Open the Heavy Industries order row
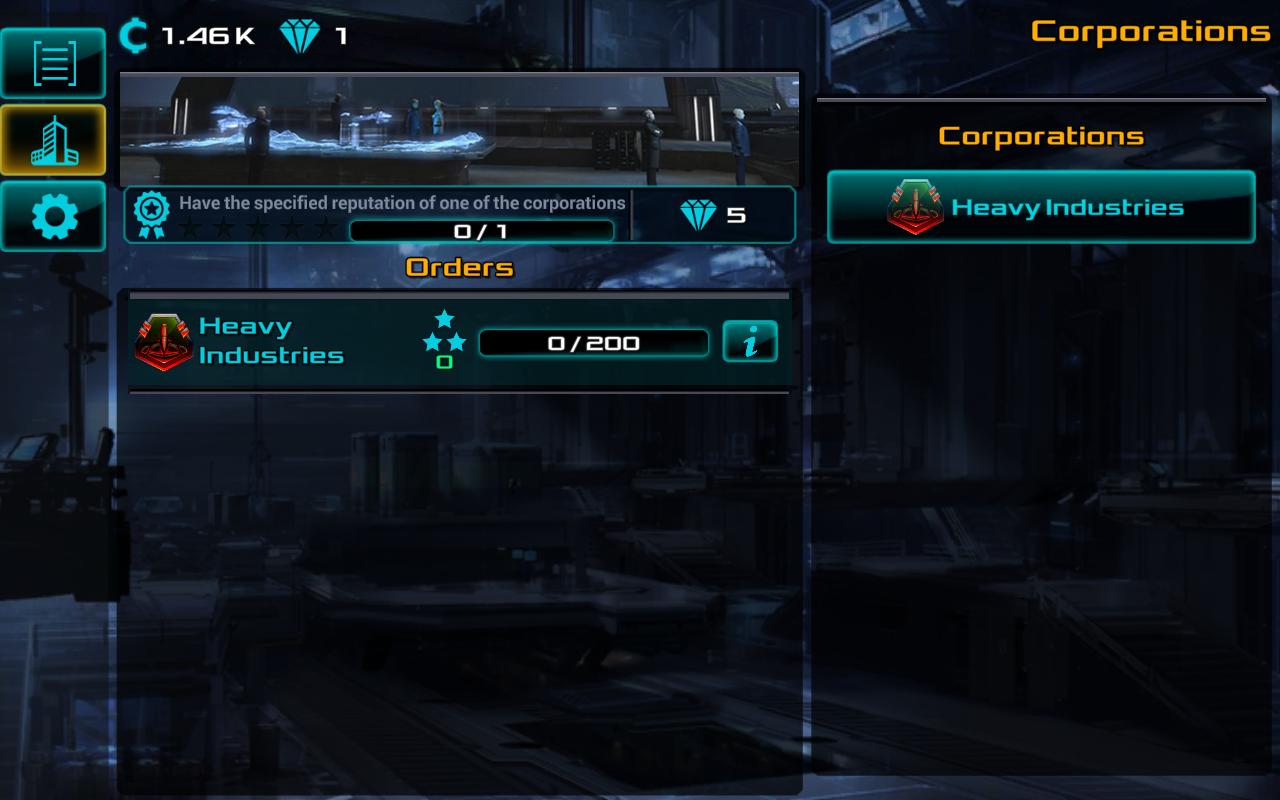Screen dimensions: 1280x800 point(300,342)
